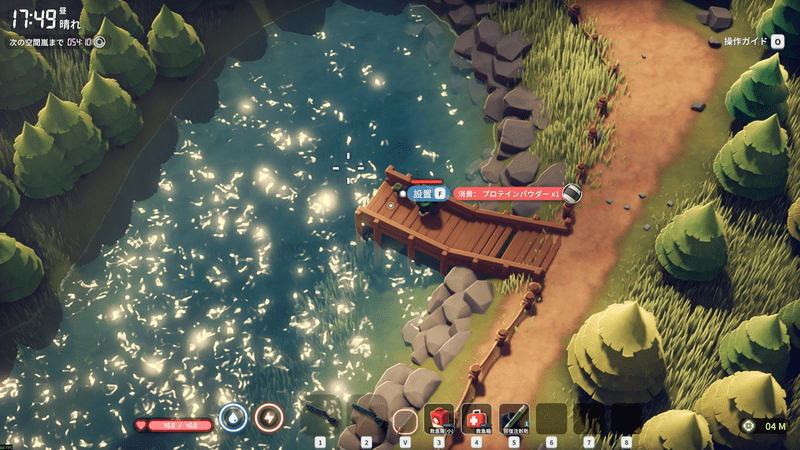Image resolution: width=800 pixels, height=450 pixels.
Task: Click the water droplet hydration icon
Action: click(x=233, y=417)
